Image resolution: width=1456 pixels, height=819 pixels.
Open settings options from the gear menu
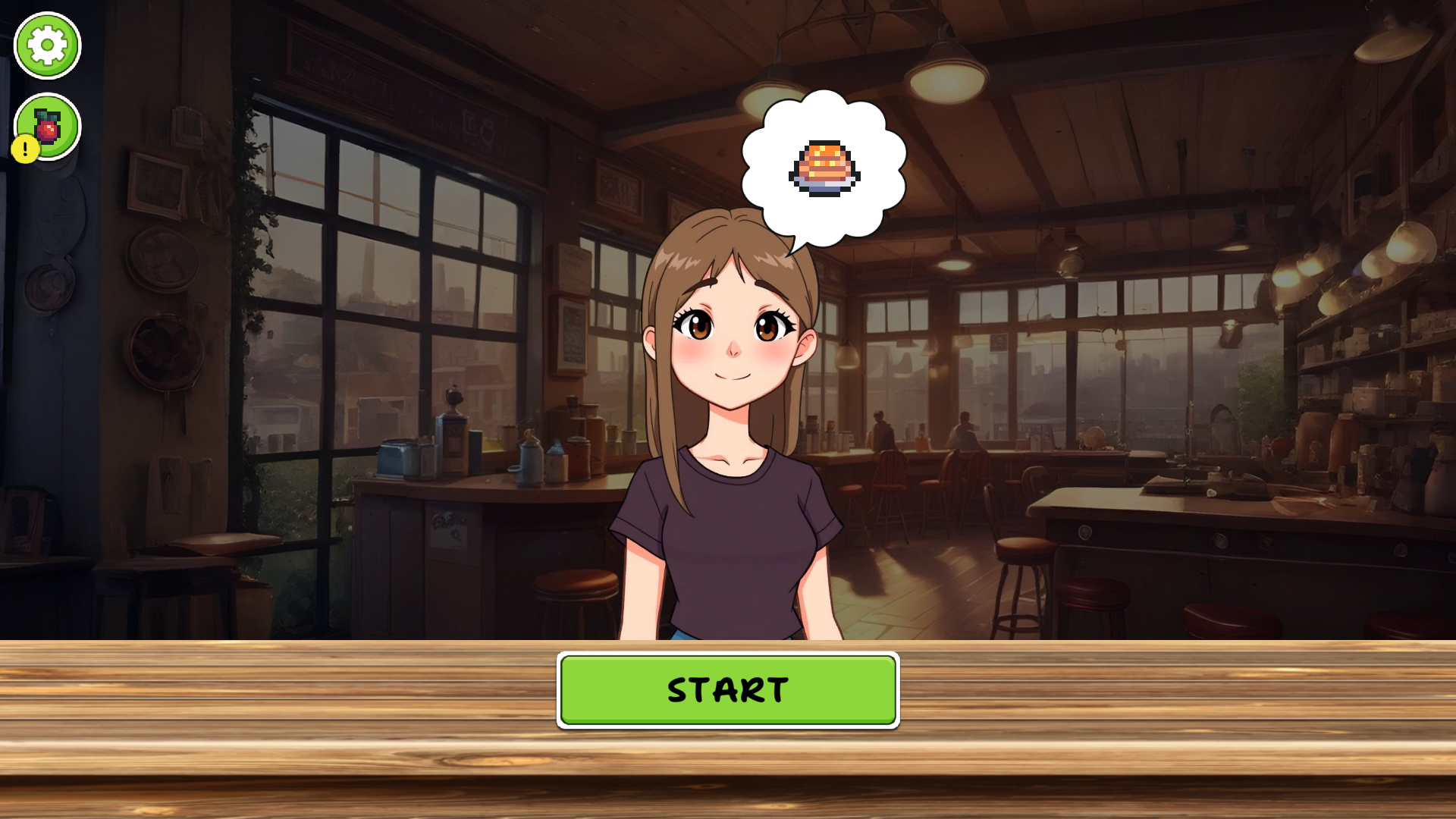pyautogui.click(x=46, y=45)
